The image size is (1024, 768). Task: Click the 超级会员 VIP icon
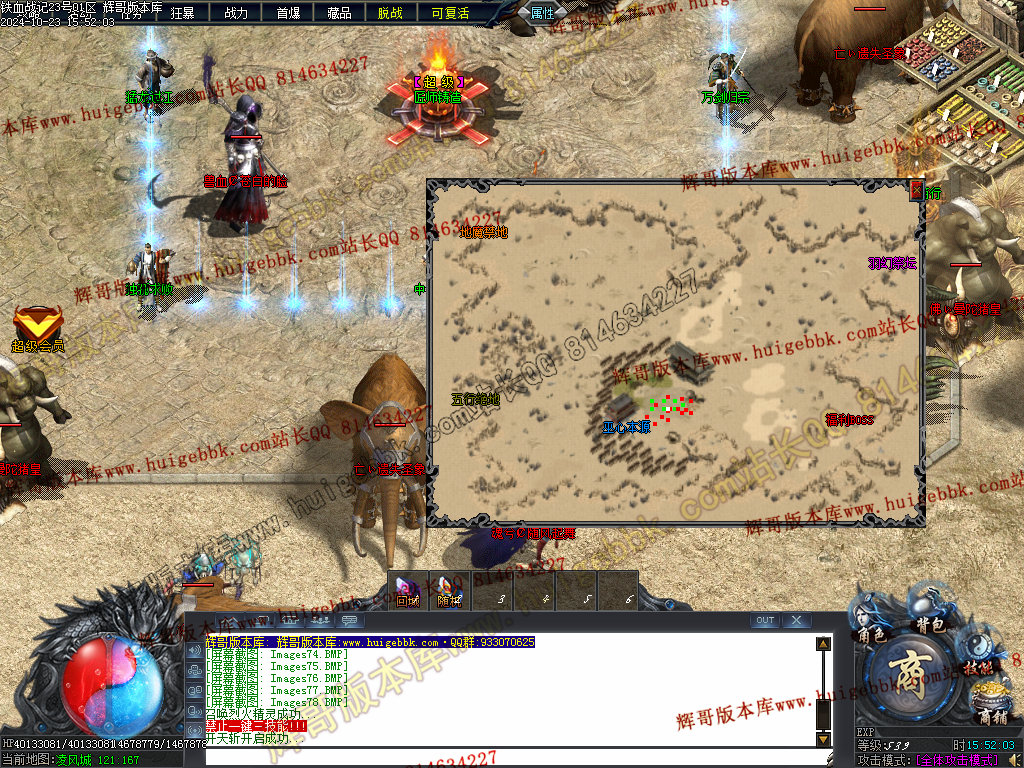(x=38, y=330)
